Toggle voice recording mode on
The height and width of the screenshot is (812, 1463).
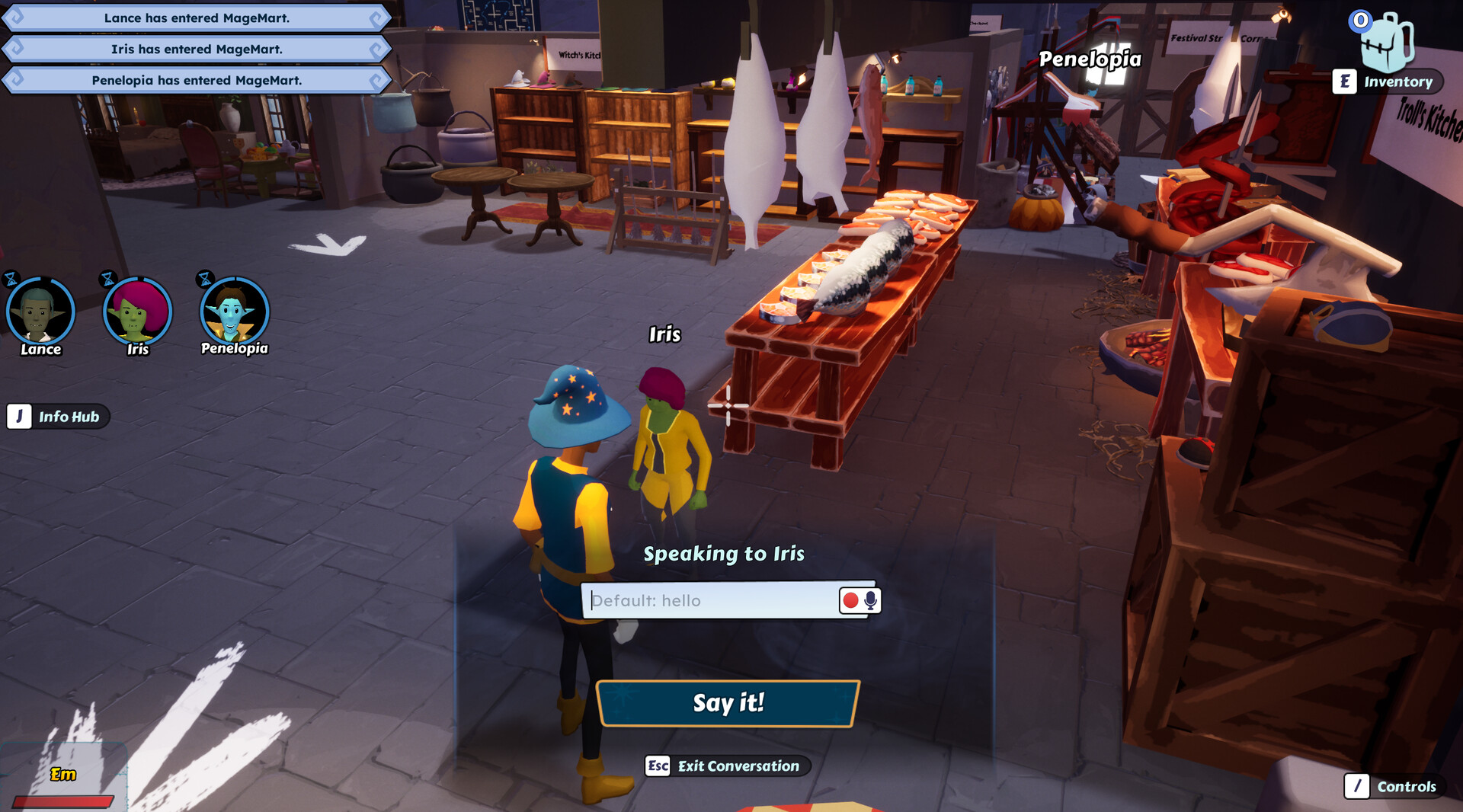coord(849,601)
